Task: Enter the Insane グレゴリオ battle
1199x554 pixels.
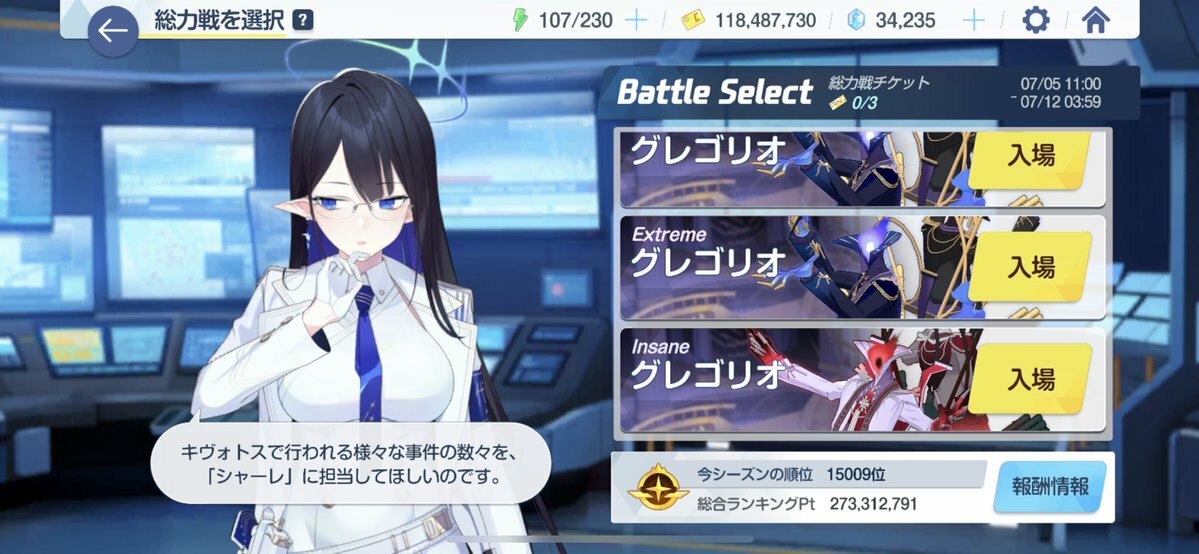Action: coord(1030,379)
